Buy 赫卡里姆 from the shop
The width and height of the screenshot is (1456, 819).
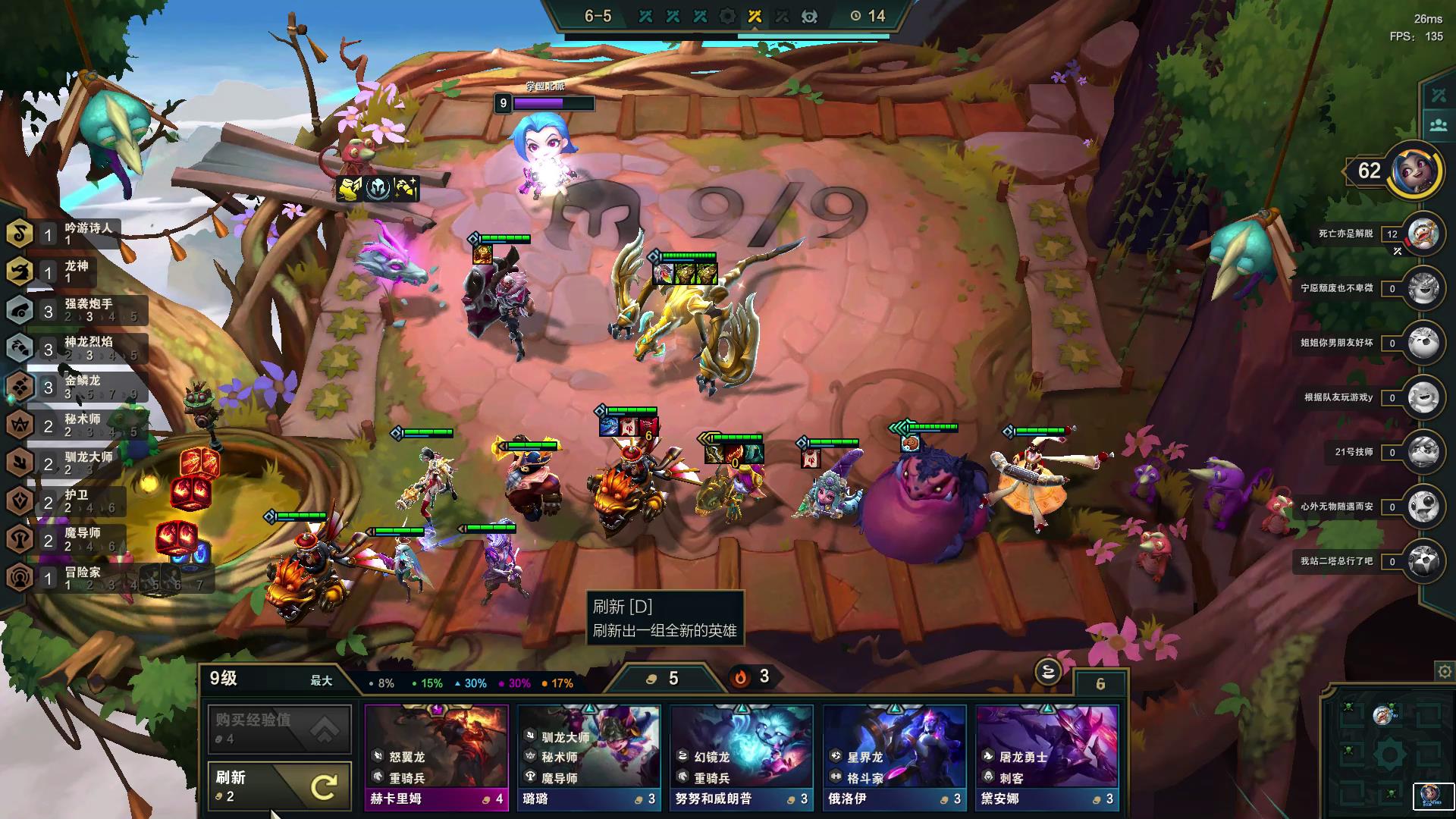coord(436,757)
